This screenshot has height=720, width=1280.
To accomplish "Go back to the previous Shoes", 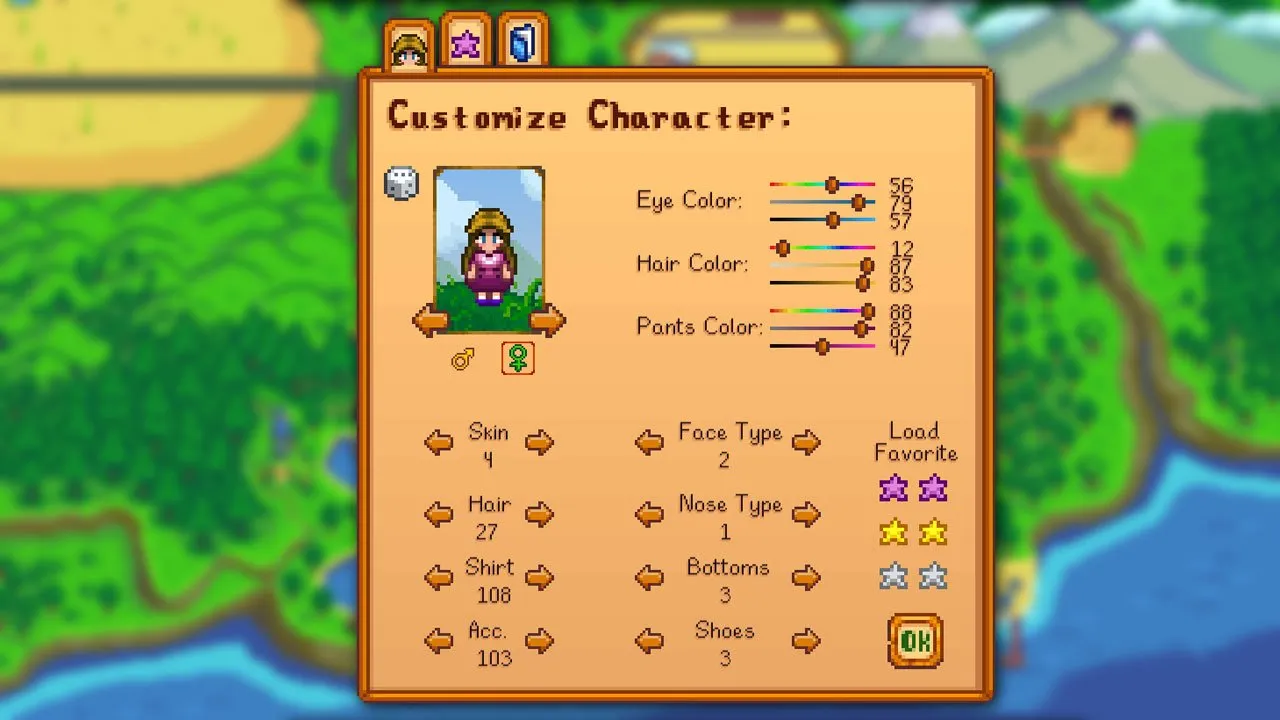I will [x=649, y=641].
